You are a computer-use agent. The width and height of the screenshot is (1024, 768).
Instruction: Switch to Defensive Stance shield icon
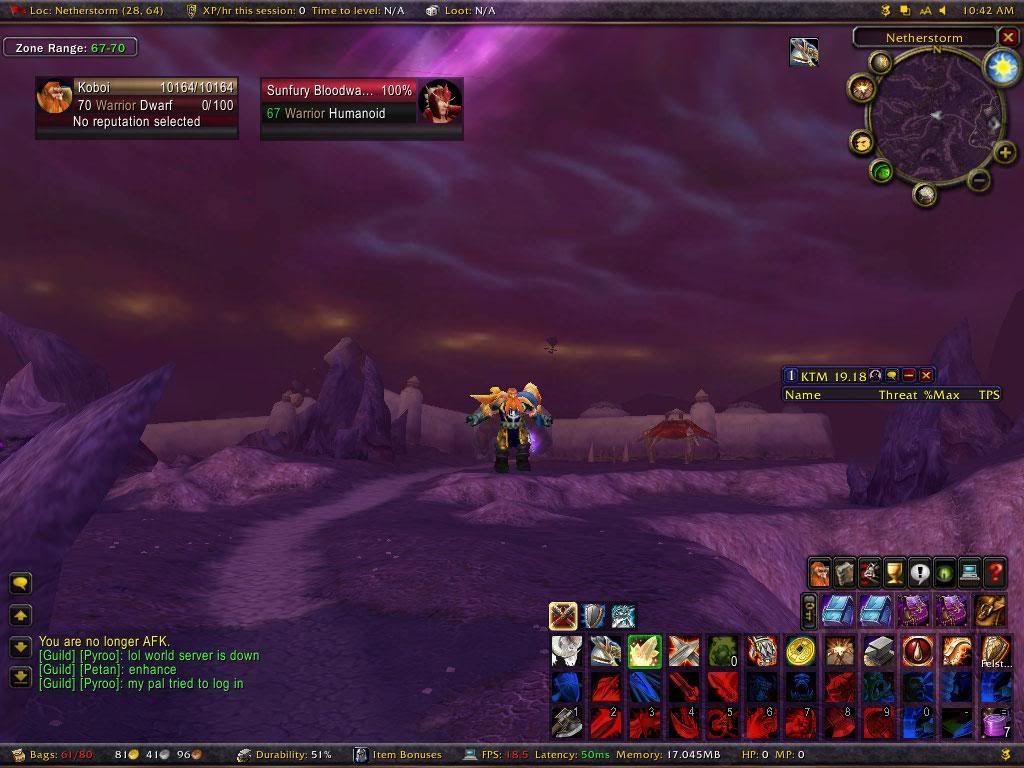[594, 615]
